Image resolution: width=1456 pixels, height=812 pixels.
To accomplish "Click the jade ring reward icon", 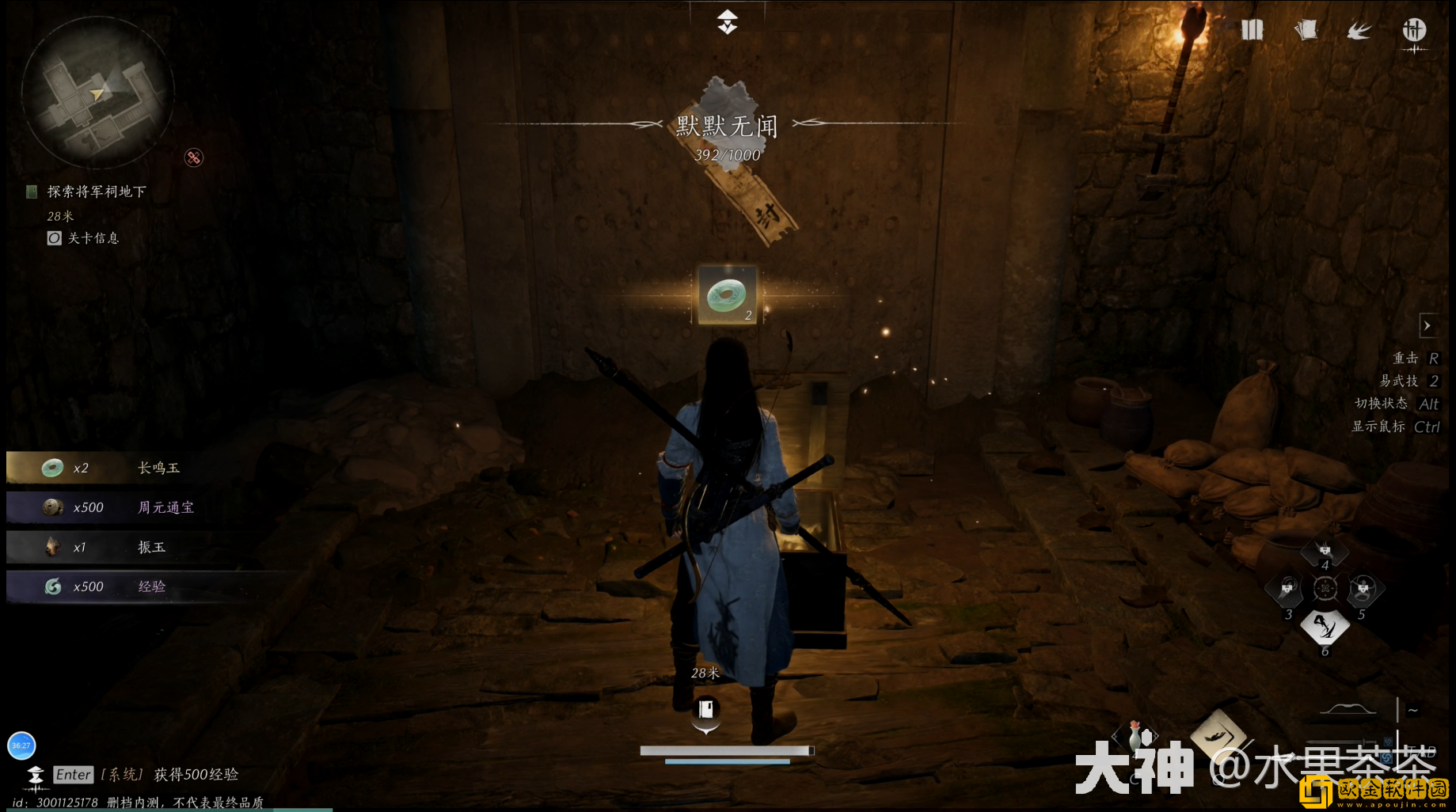I will tap(727, 295).
